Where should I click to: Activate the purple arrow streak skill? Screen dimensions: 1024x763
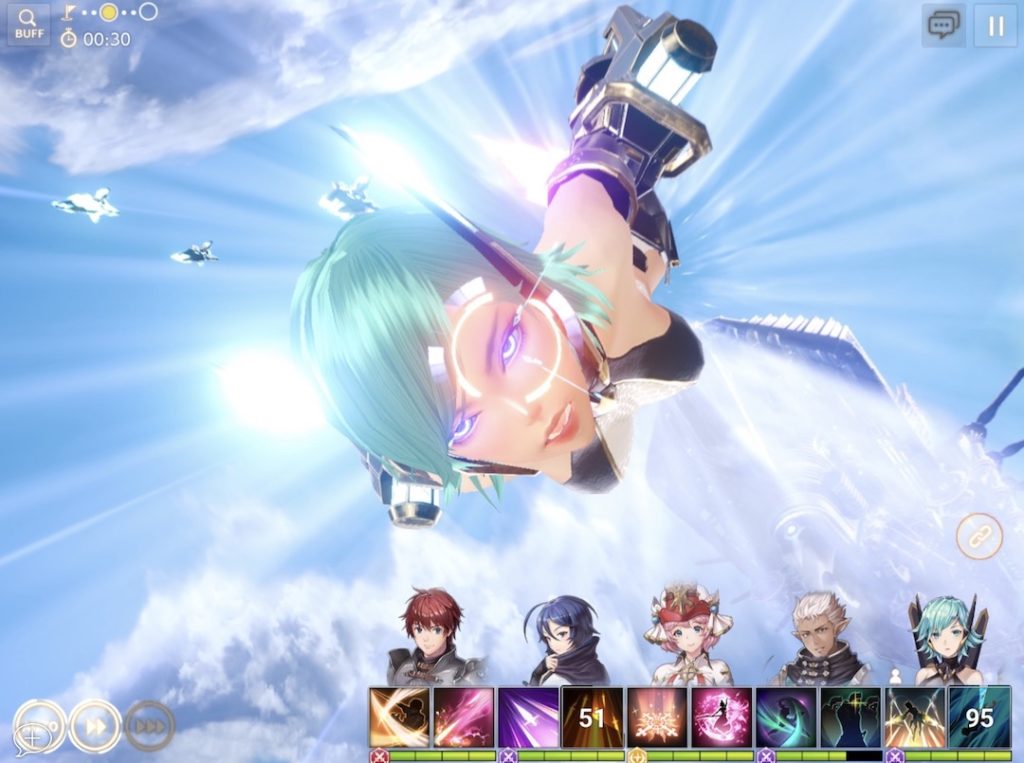tap(527, 717)
